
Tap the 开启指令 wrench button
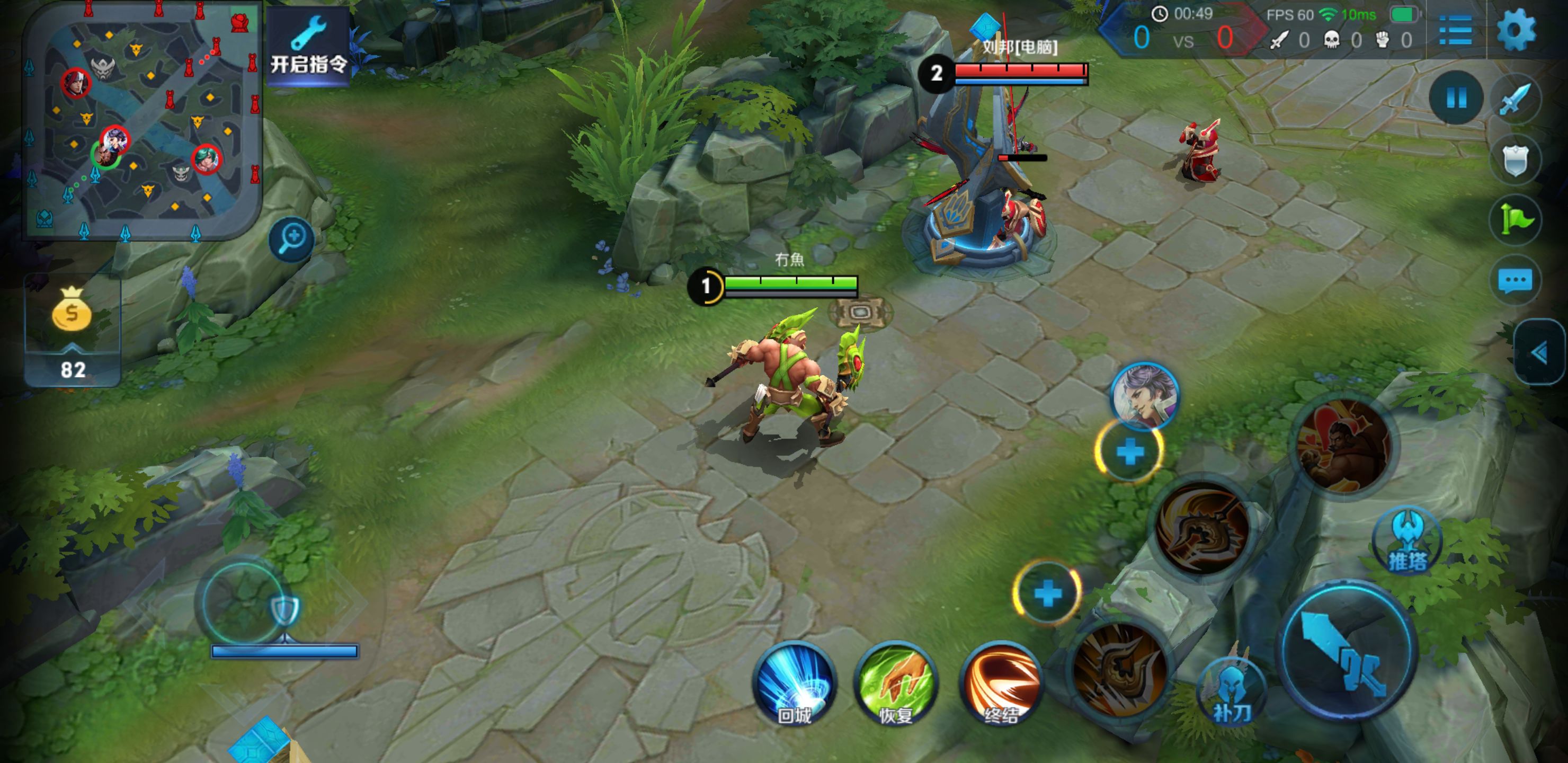(x=308, y=47)
